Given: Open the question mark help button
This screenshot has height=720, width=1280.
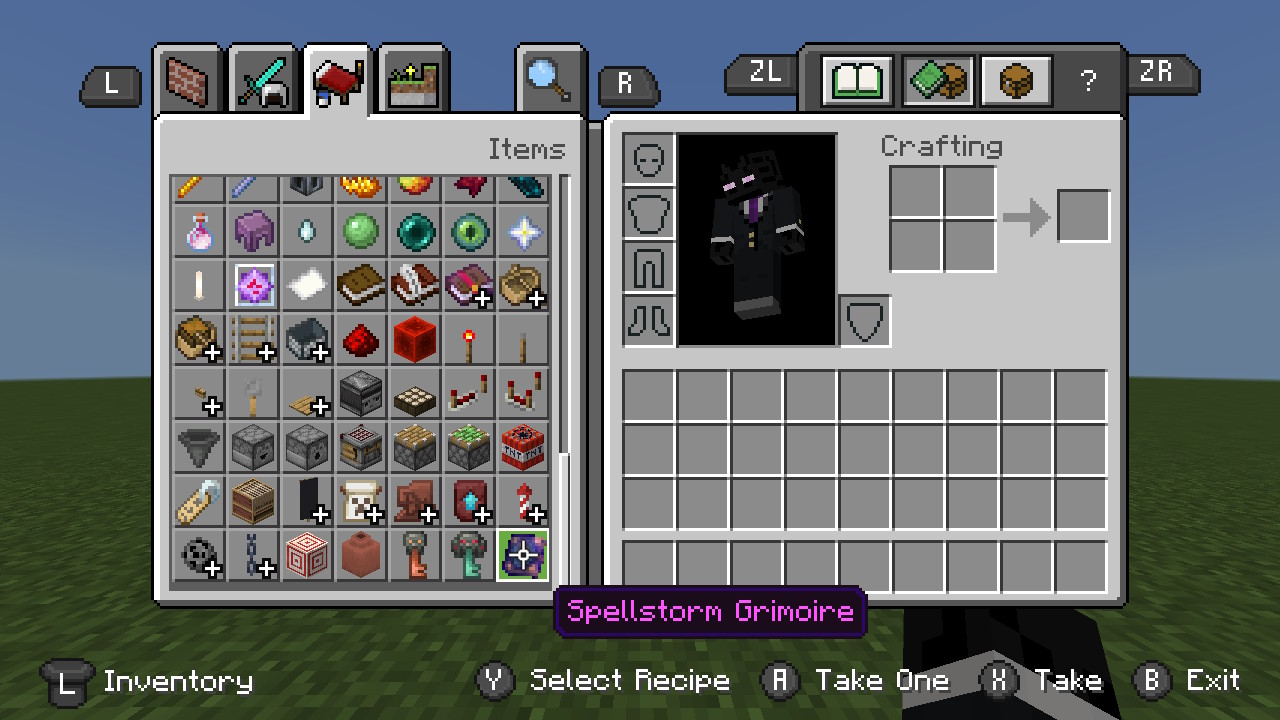Looking at the screenshot, I should tap(1089, 81).
